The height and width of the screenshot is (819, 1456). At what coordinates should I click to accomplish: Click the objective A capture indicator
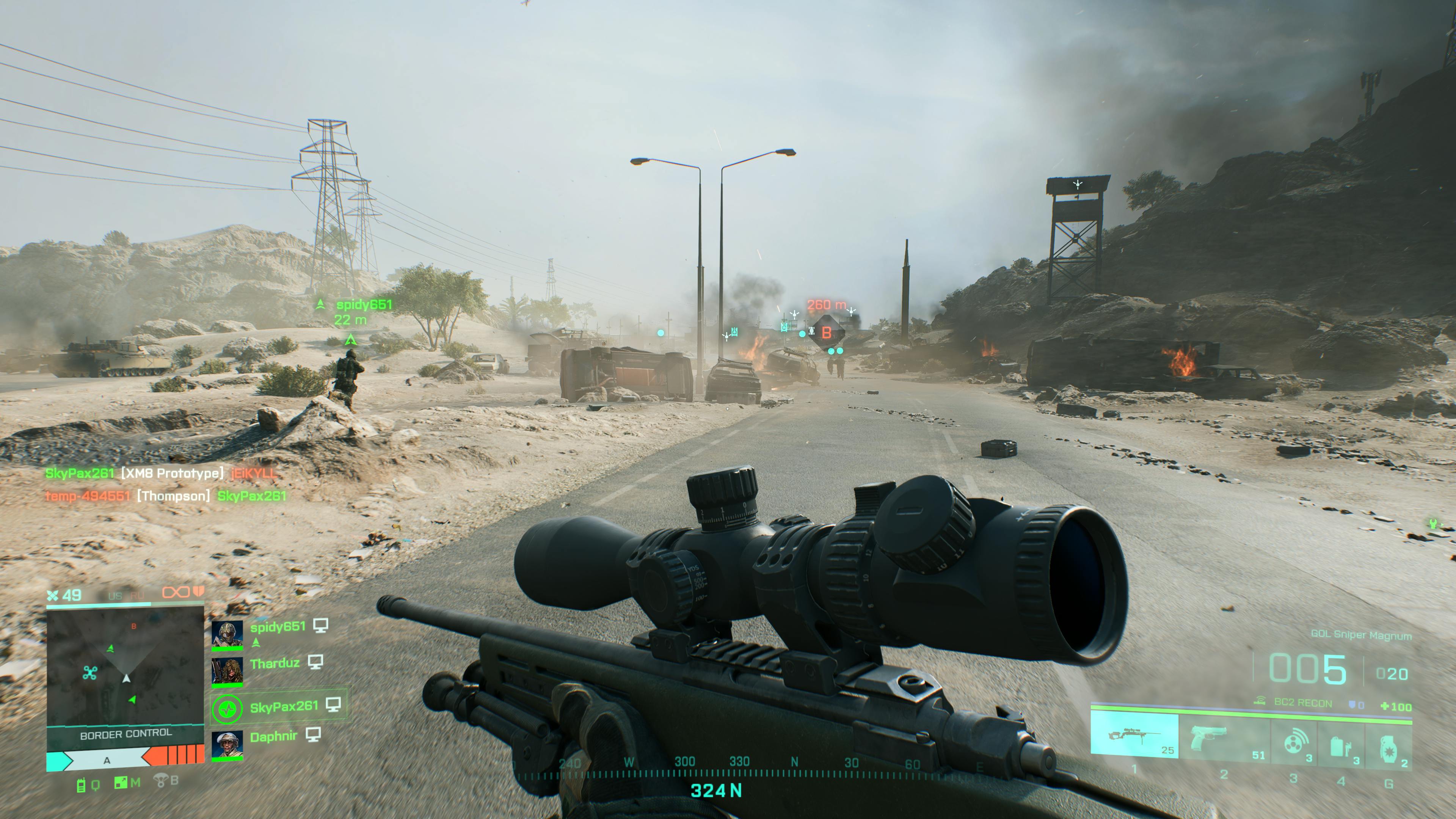pos(107,760)
